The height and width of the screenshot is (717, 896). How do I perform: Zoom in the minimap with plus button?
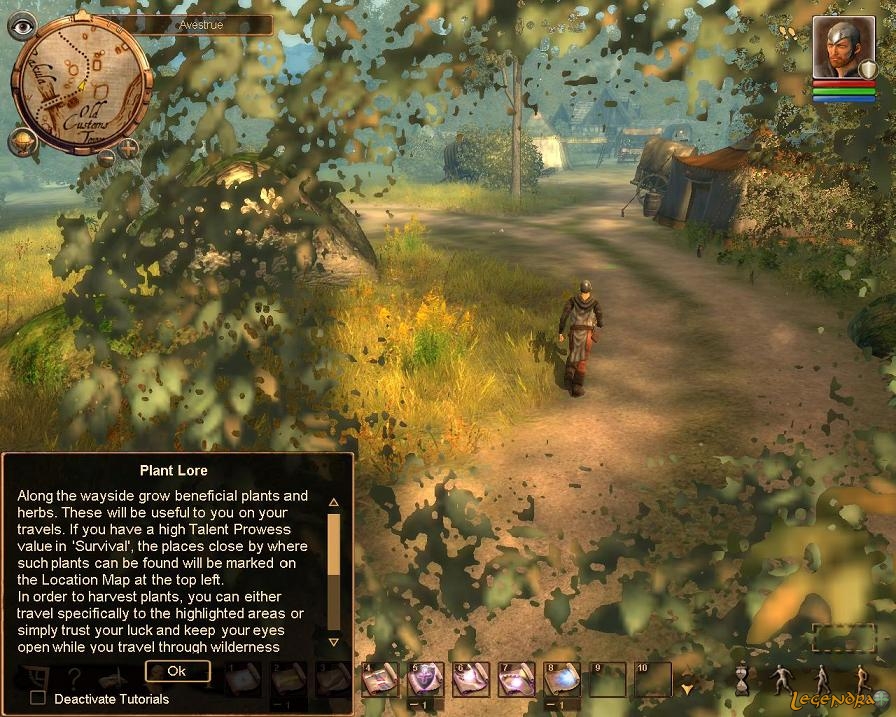[x=129, y=150]
